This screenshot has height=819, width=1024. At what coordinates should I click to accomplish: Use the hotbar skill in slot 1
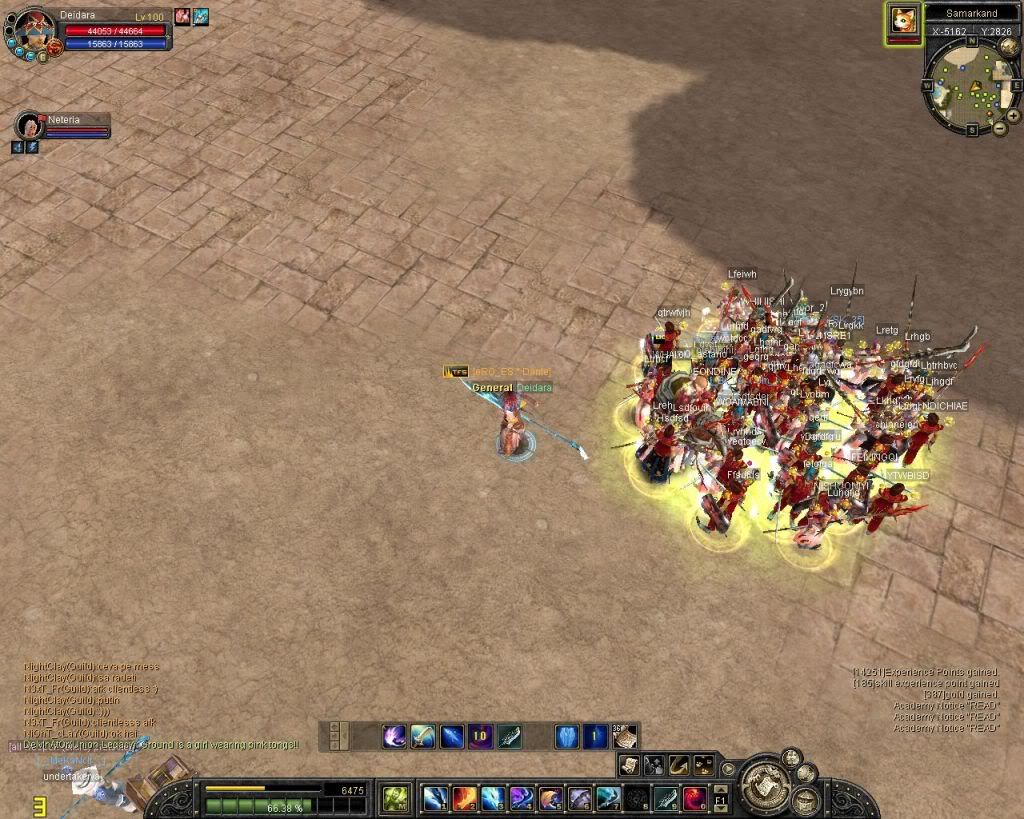tap(436, 798)
